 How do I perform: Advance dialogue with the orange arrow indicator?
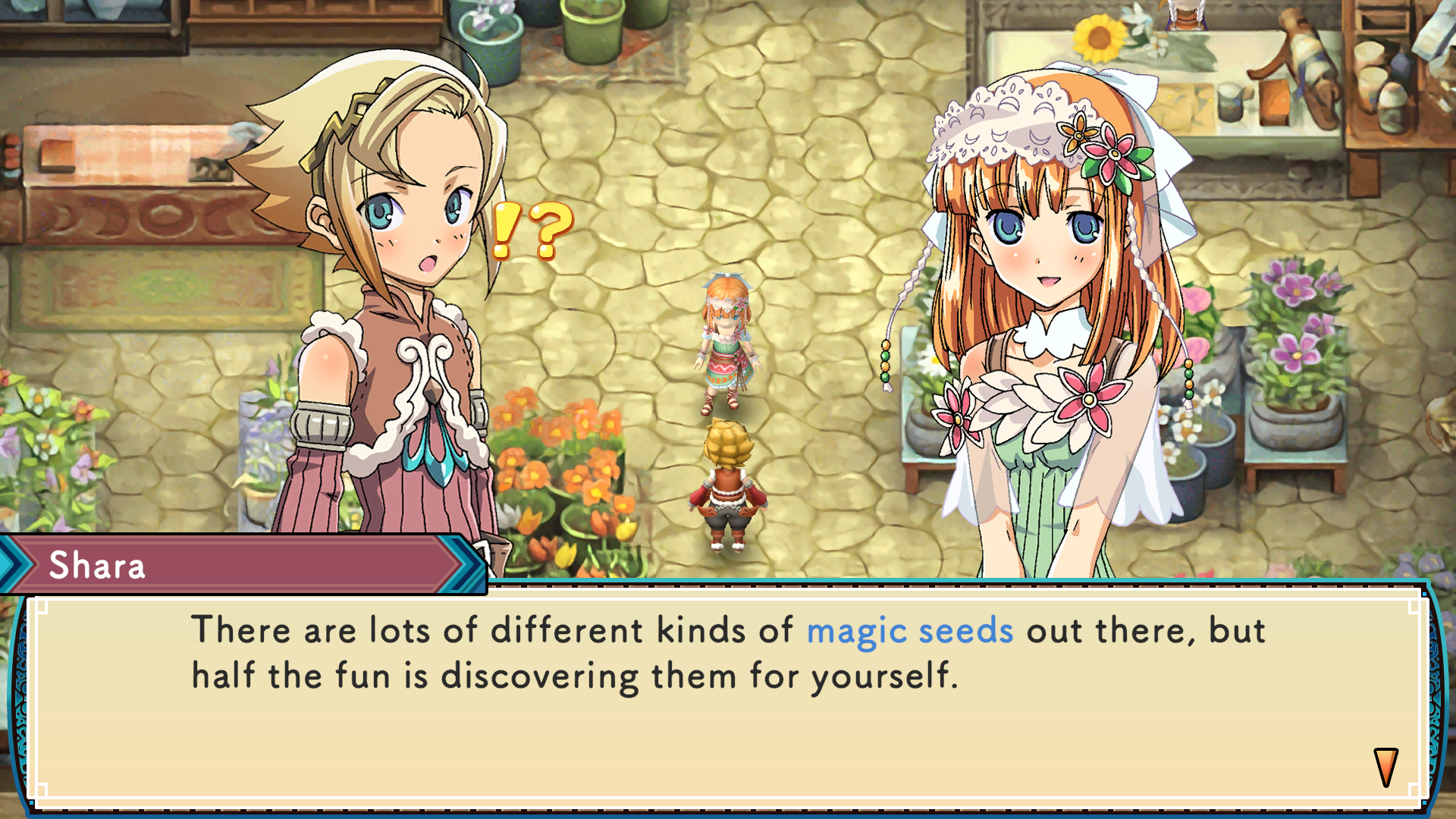(1385, 767)
